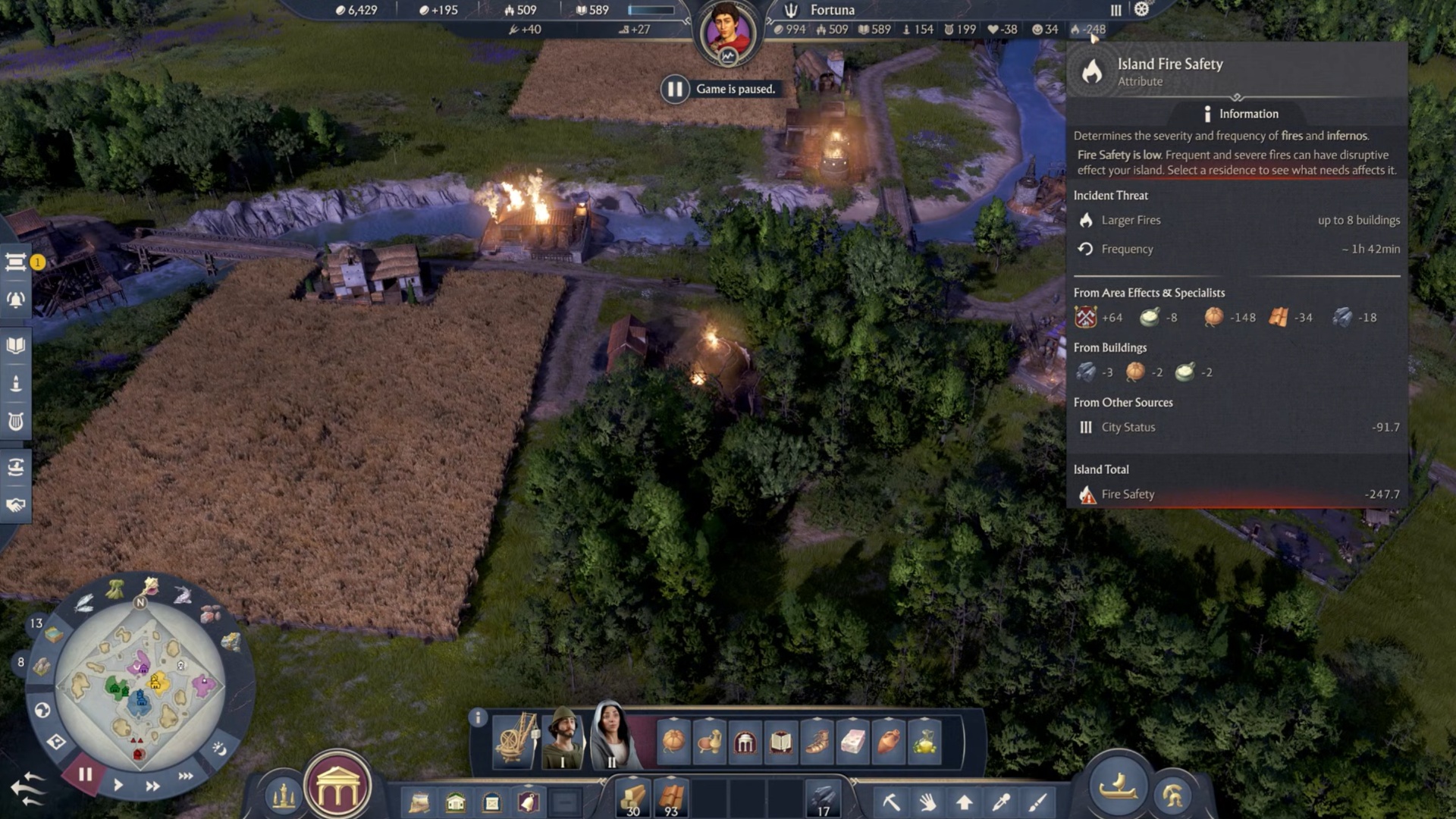Screen dimensions: 1456x819
Task: Activate the pickaxe demolish tool
Action: (891, 801)
